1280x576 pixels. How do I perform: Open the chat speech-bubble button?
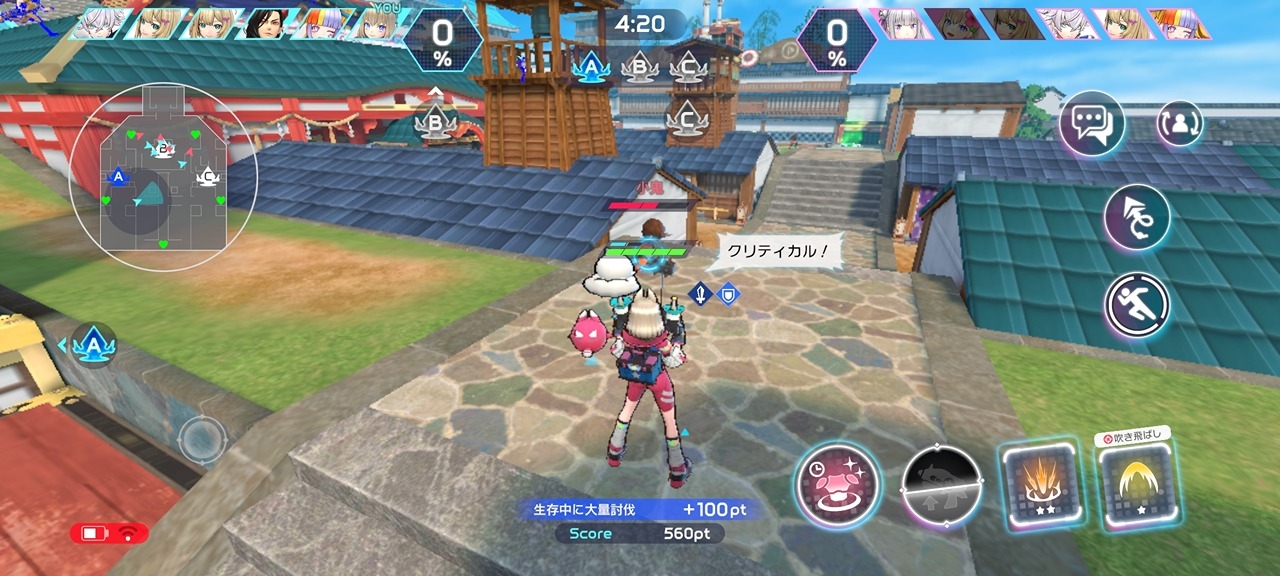(x=1091, y=123)
